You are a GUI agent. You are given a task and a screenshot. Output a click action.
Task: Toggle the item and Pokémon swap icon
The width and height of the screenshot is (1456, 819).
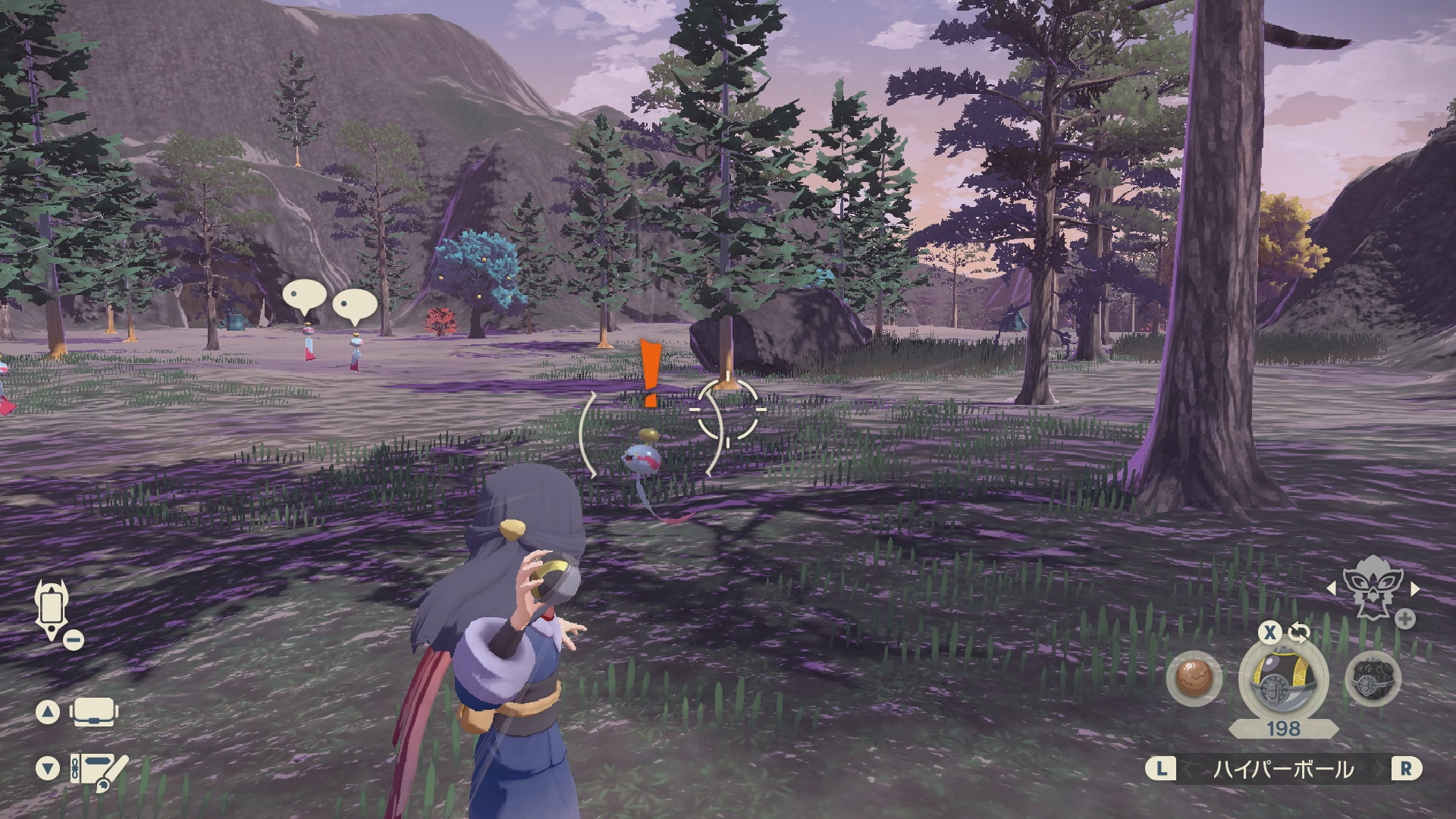[1298, 632]
